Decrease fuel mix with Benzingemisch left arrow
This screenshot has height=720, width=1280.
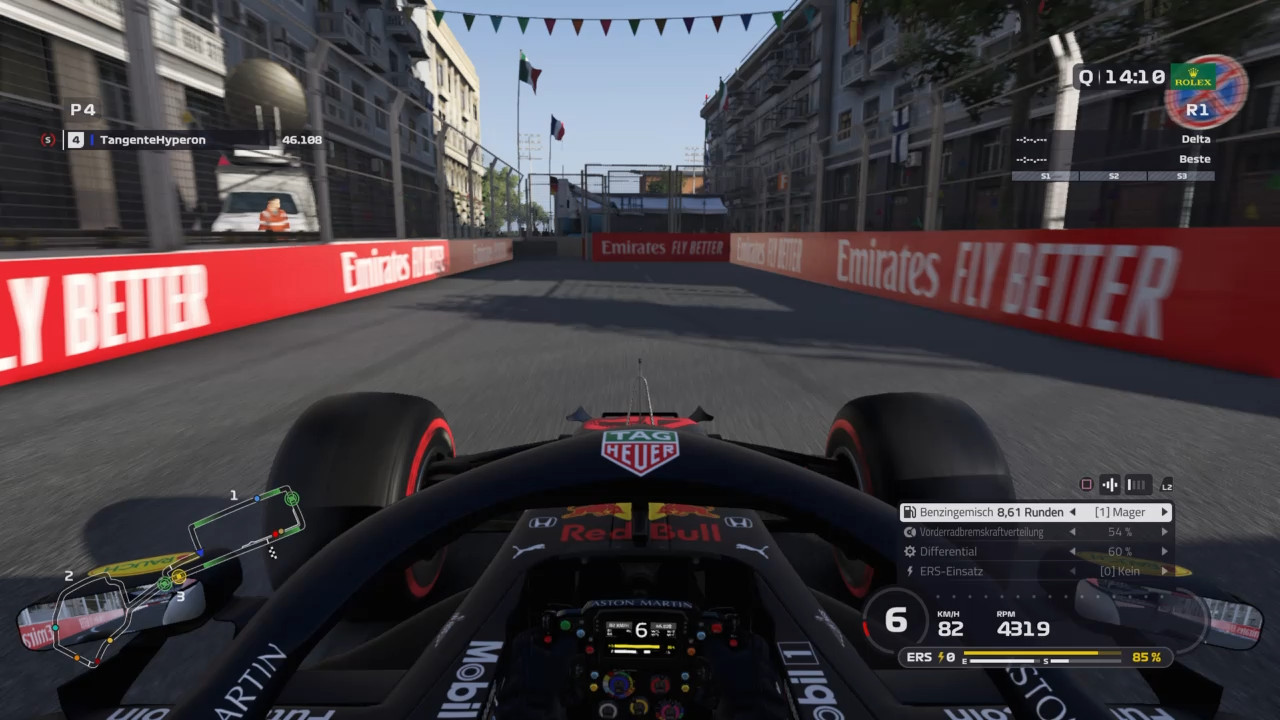[1074, 512]
